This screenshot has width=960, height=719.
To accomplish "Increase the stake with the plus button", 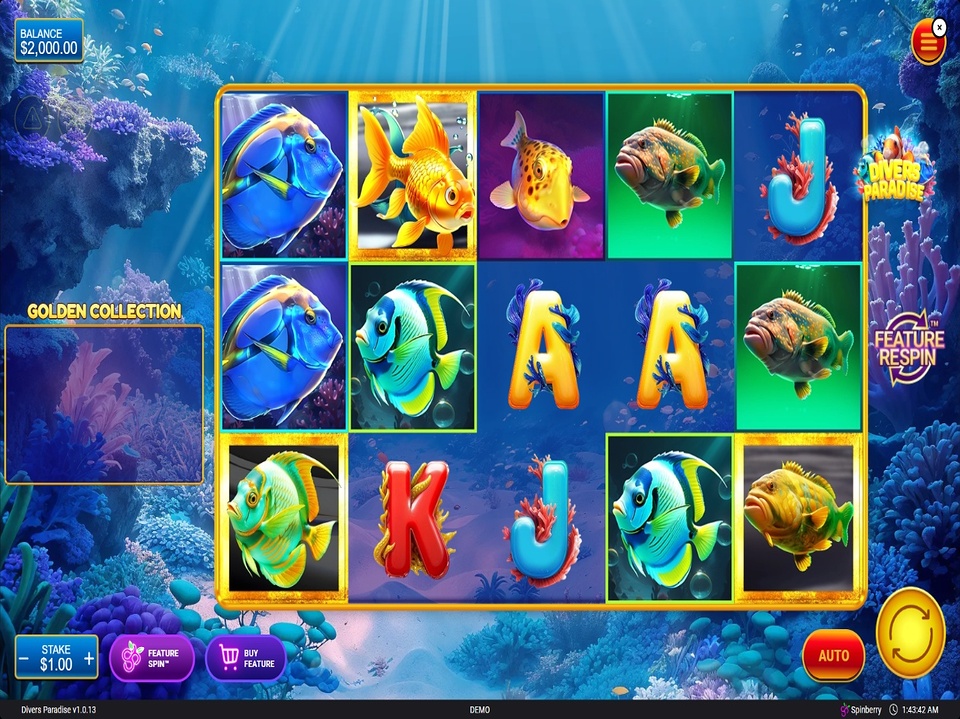I will (x=89, y=658).
